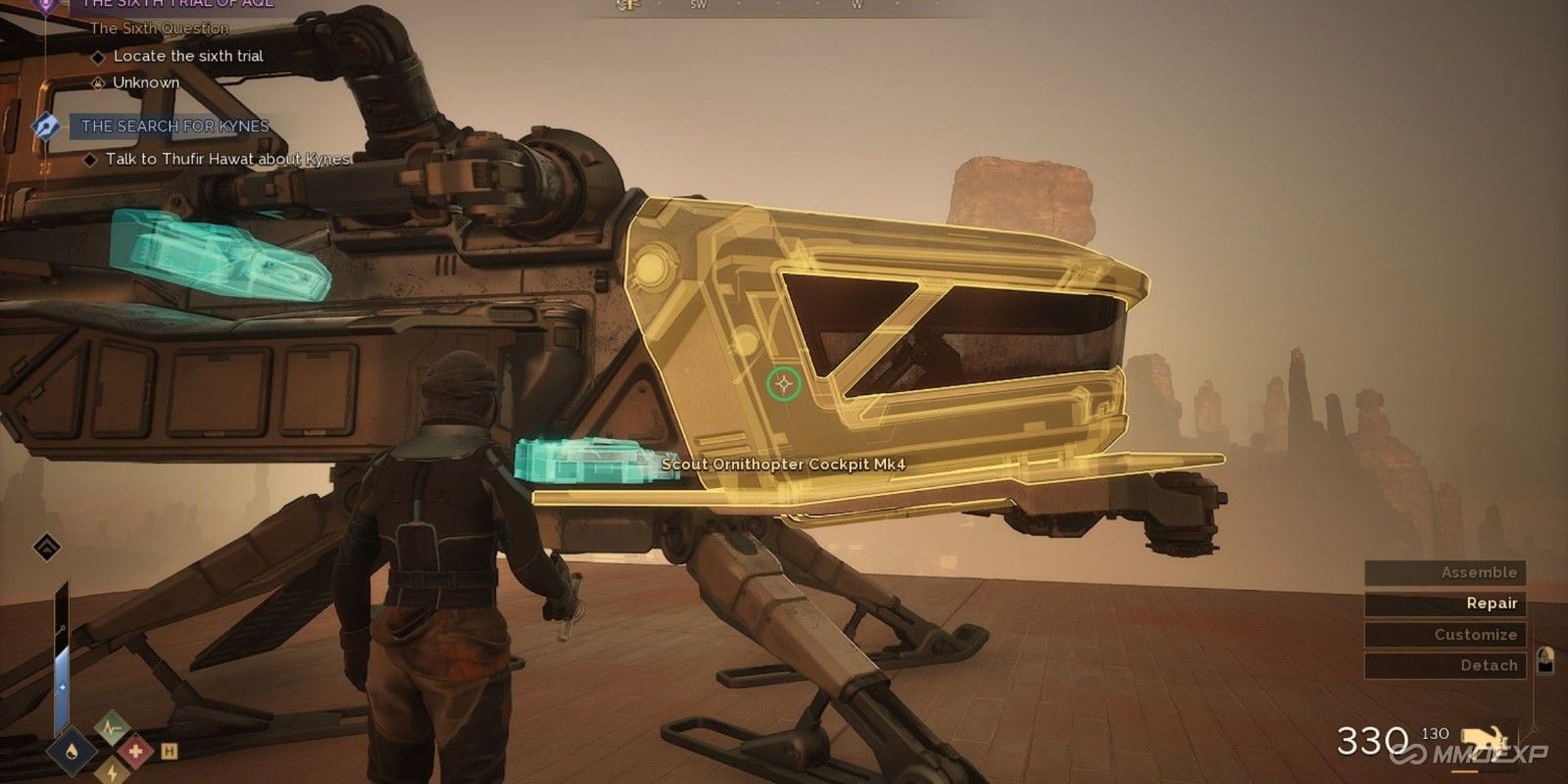Image resolution: width=1568 pixels, height=784 pixels.
Task: Click the blue quest icon for The Search for Kynes
Action: pos(46,125)
